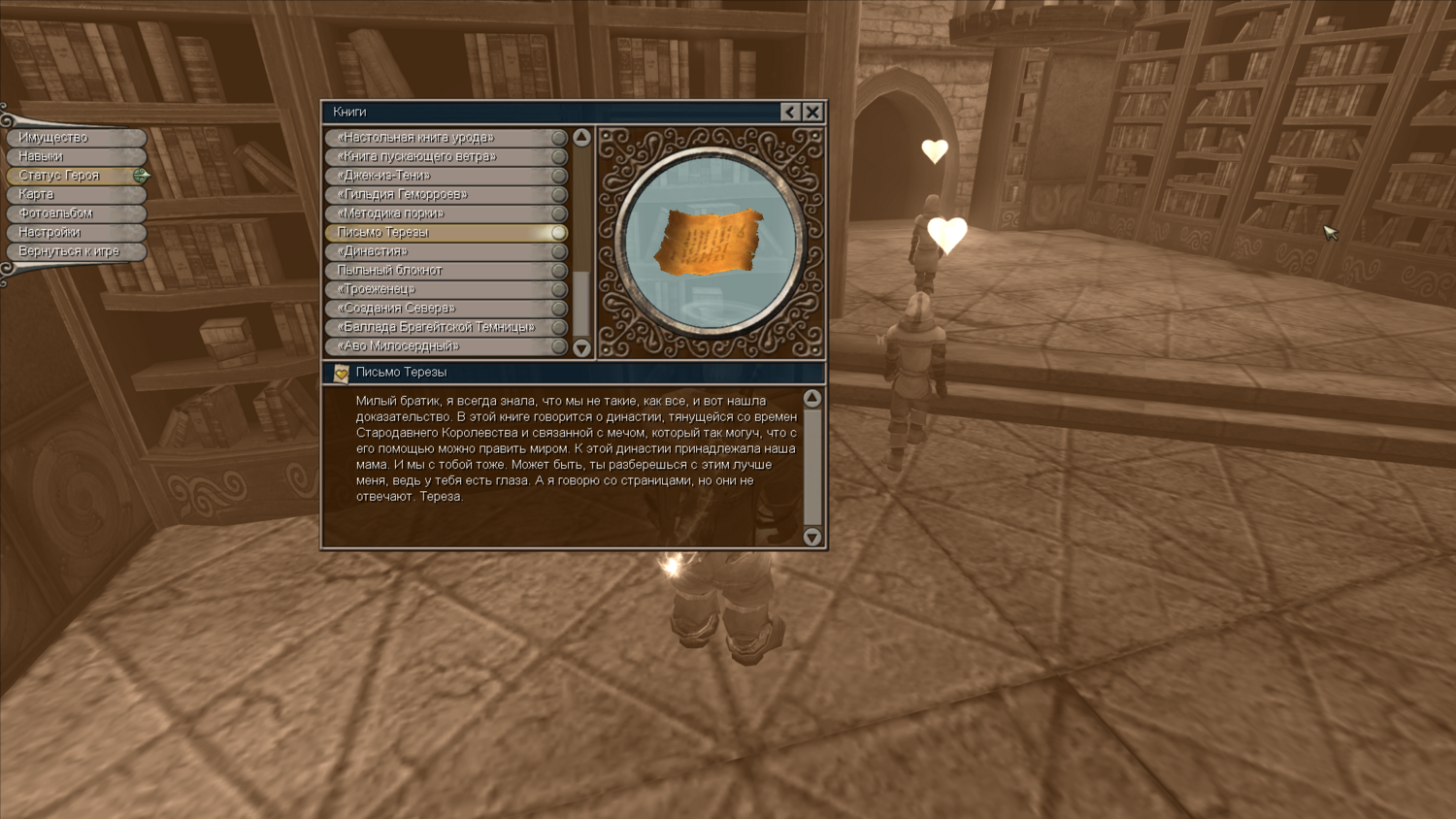Click the book list scroll-down arrow

[581, 347]
